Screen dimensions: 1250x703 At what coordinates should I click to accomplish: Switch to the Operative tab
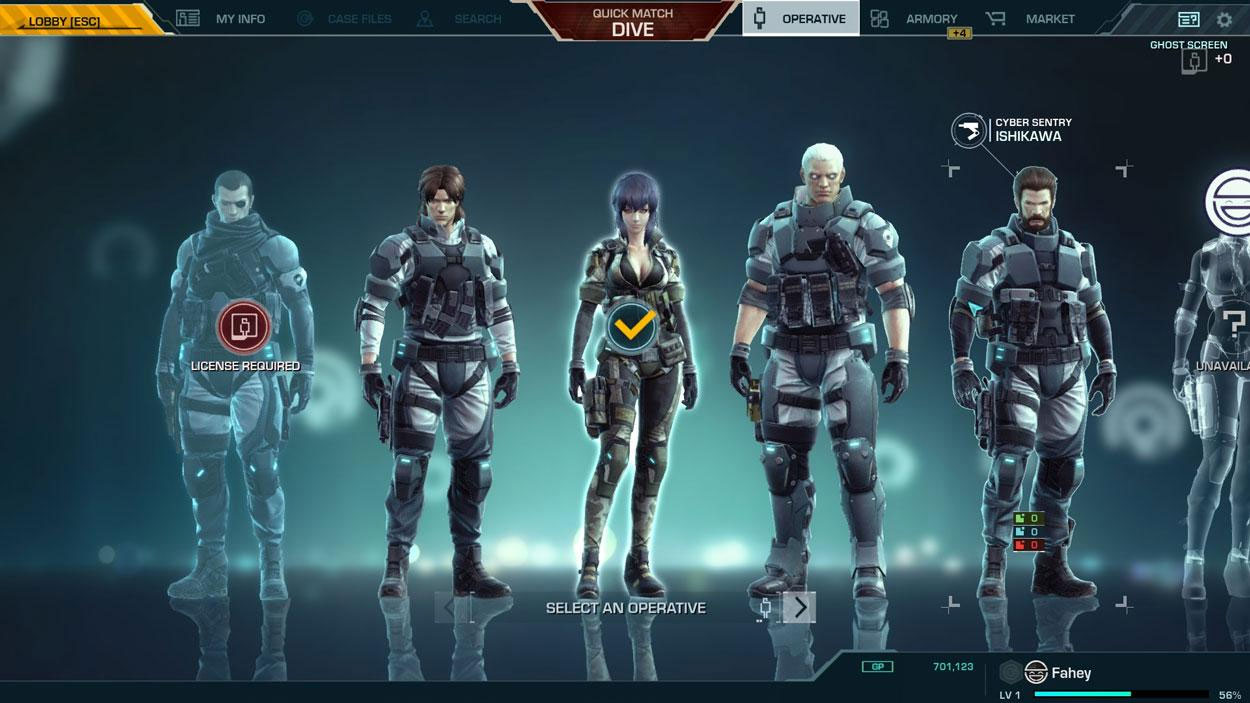(x=800, y=19)
